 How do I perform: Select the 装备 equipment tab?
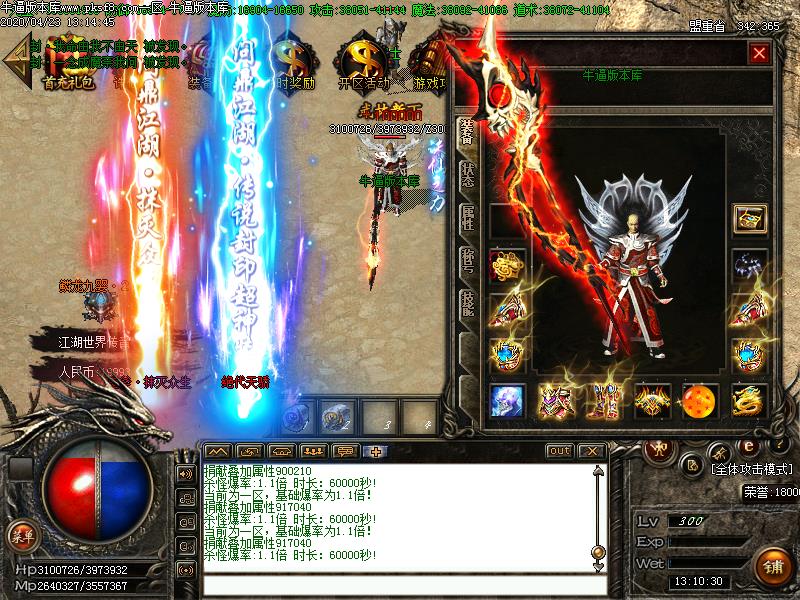(x=467, y=133)
